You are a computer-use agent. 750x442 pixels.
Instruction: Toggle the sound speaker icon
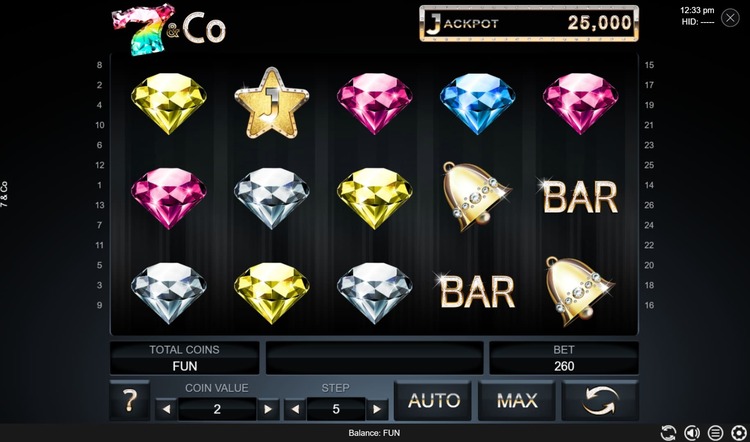click(x=690, y=433)
